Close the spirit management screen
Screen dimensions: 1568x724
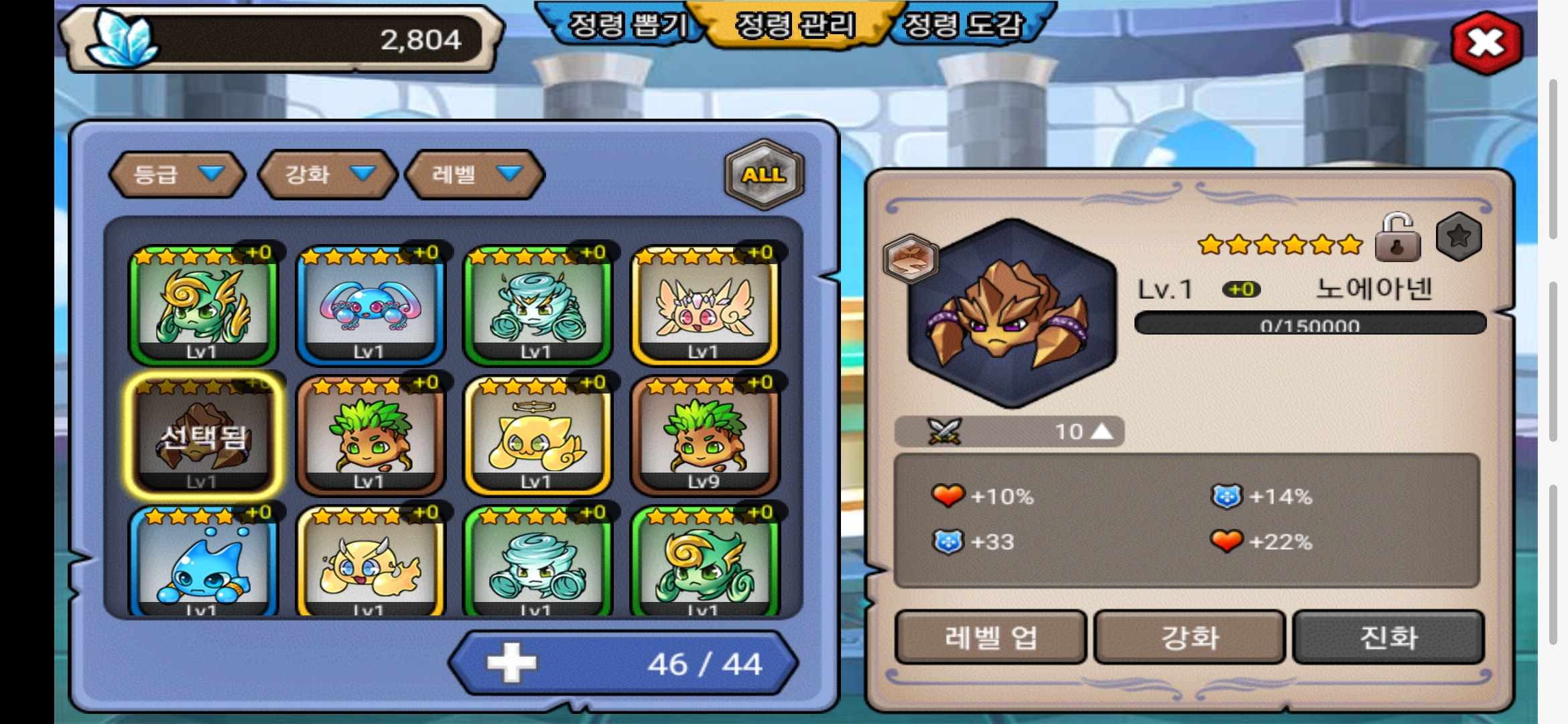[1486, 44]
